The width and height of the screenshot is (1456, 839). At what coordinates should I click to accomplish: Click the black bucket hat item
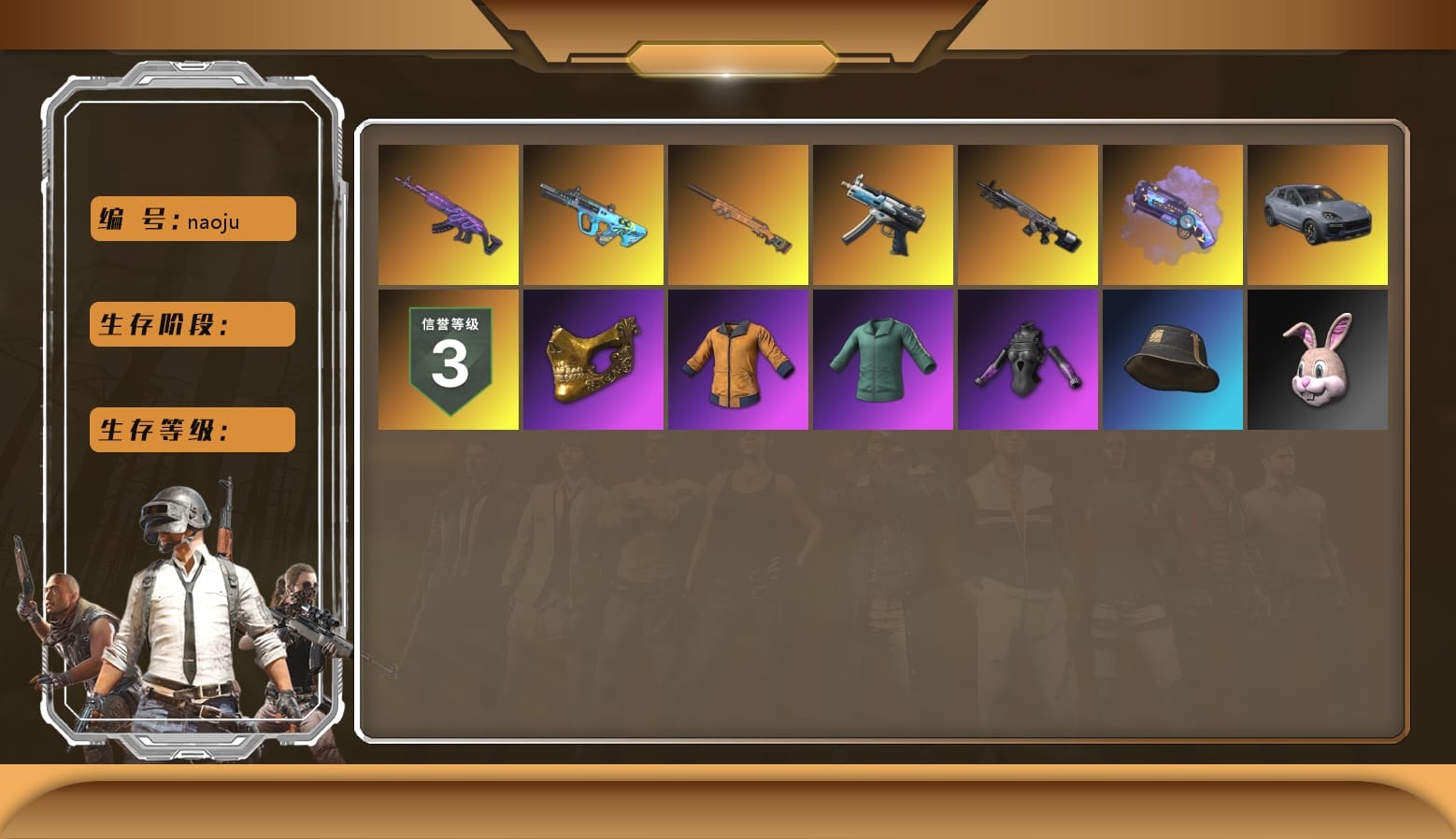pyautogui.click(x=1173, y=359)
